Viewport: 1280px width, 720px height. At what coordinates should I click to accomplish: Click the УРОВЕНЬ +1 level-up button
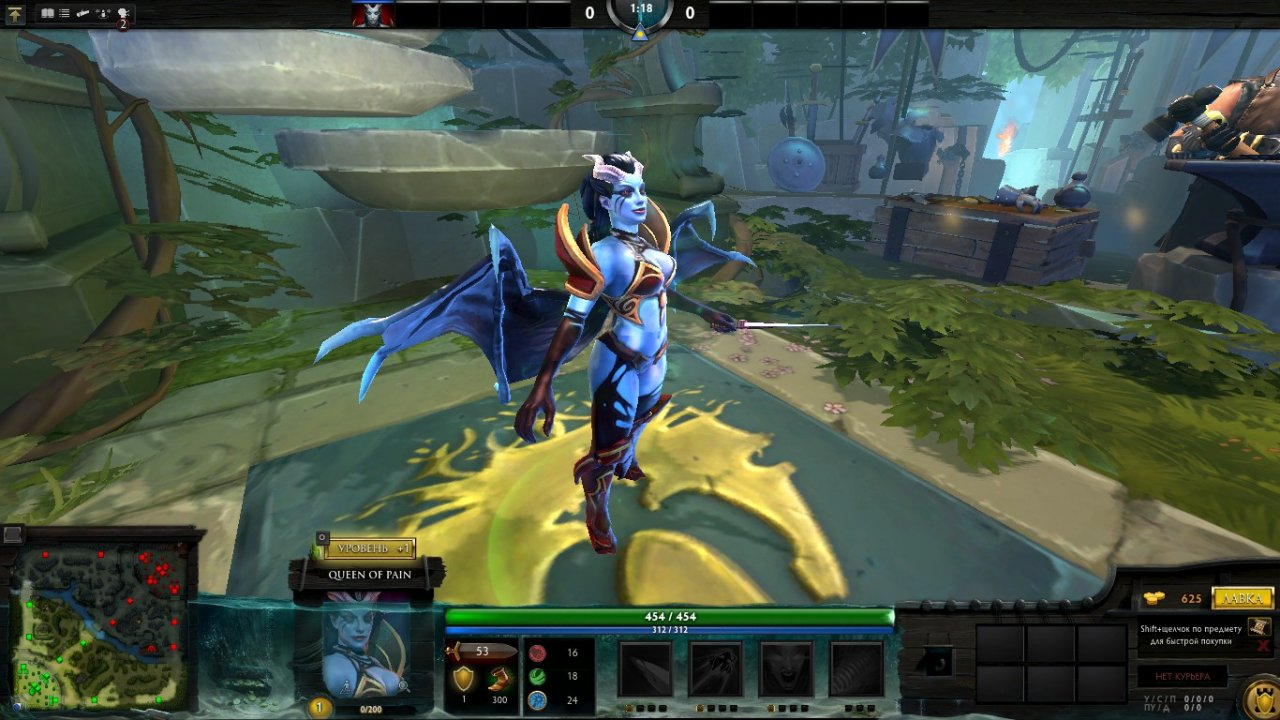click(x=368, y=549)
